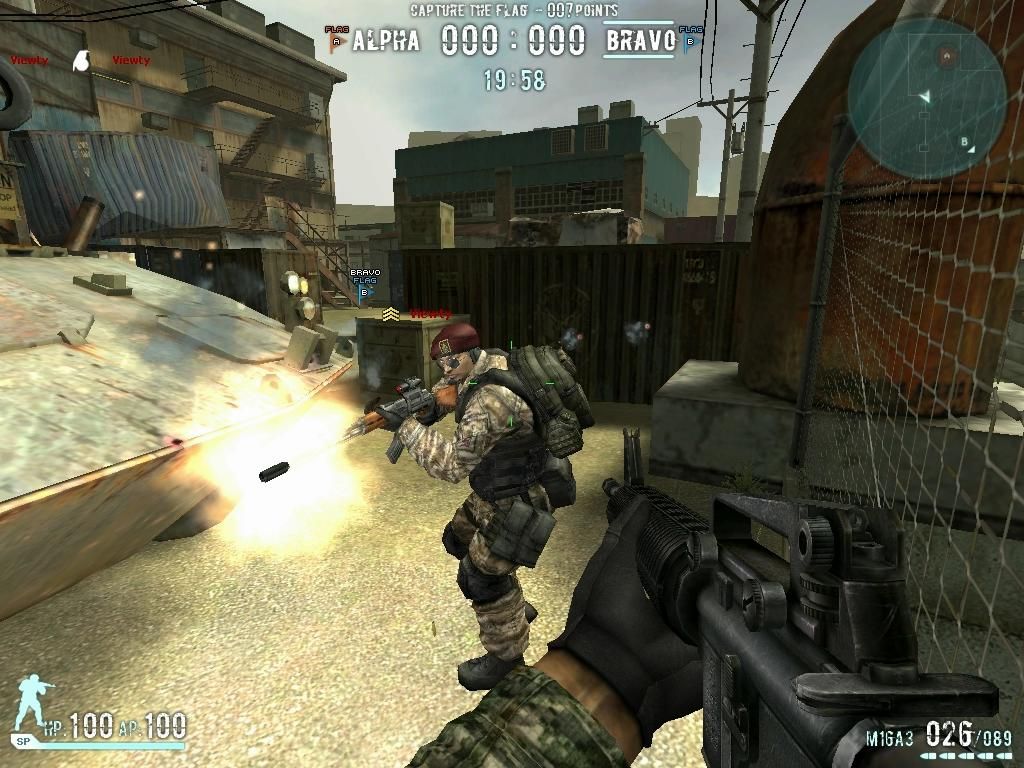Click the soldier stance icon
This screenshot has height=768, width=1024.
(34, 705)
